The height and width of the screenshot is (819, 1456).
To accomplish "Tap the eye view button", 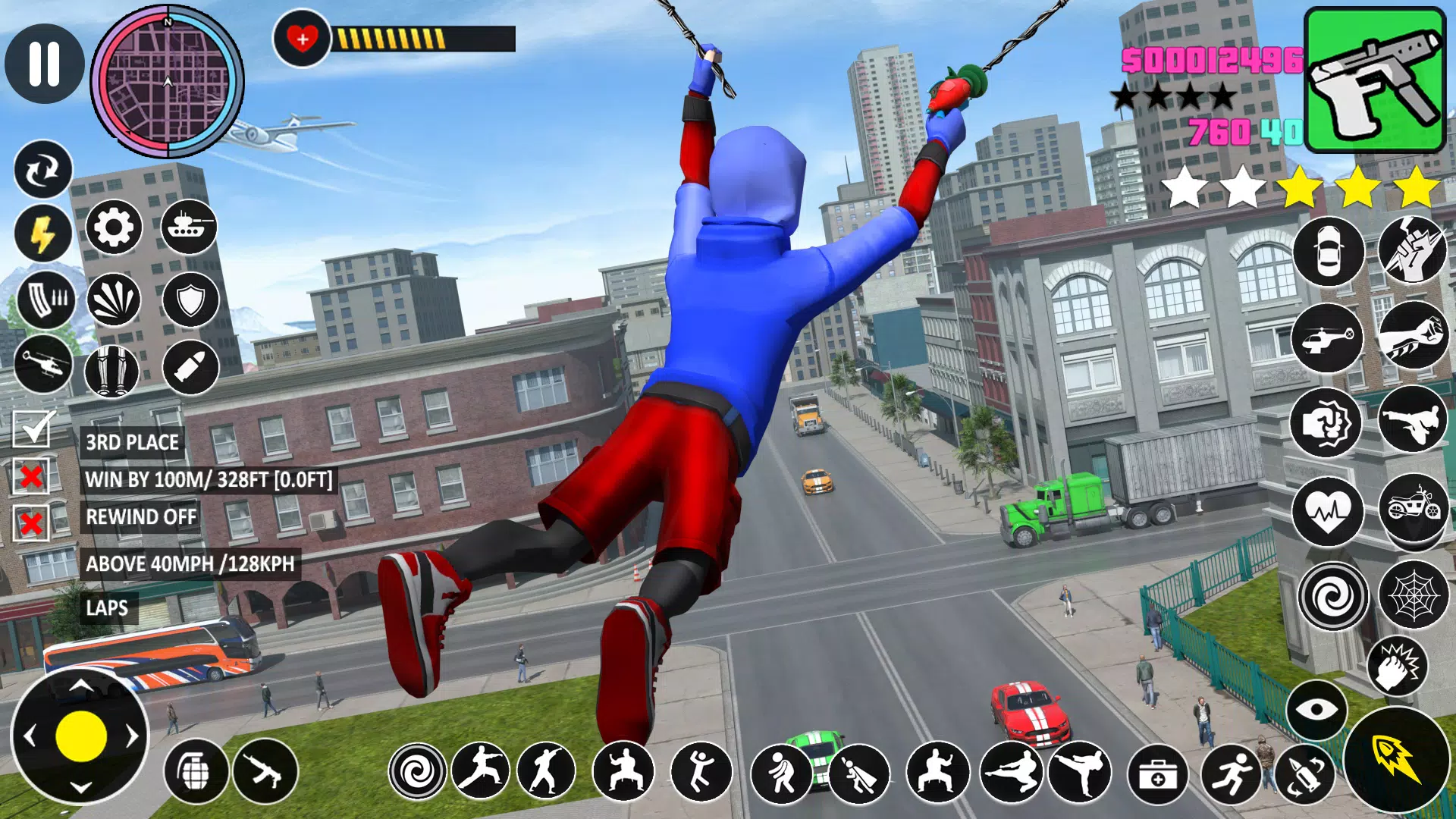I will 1316,710.
